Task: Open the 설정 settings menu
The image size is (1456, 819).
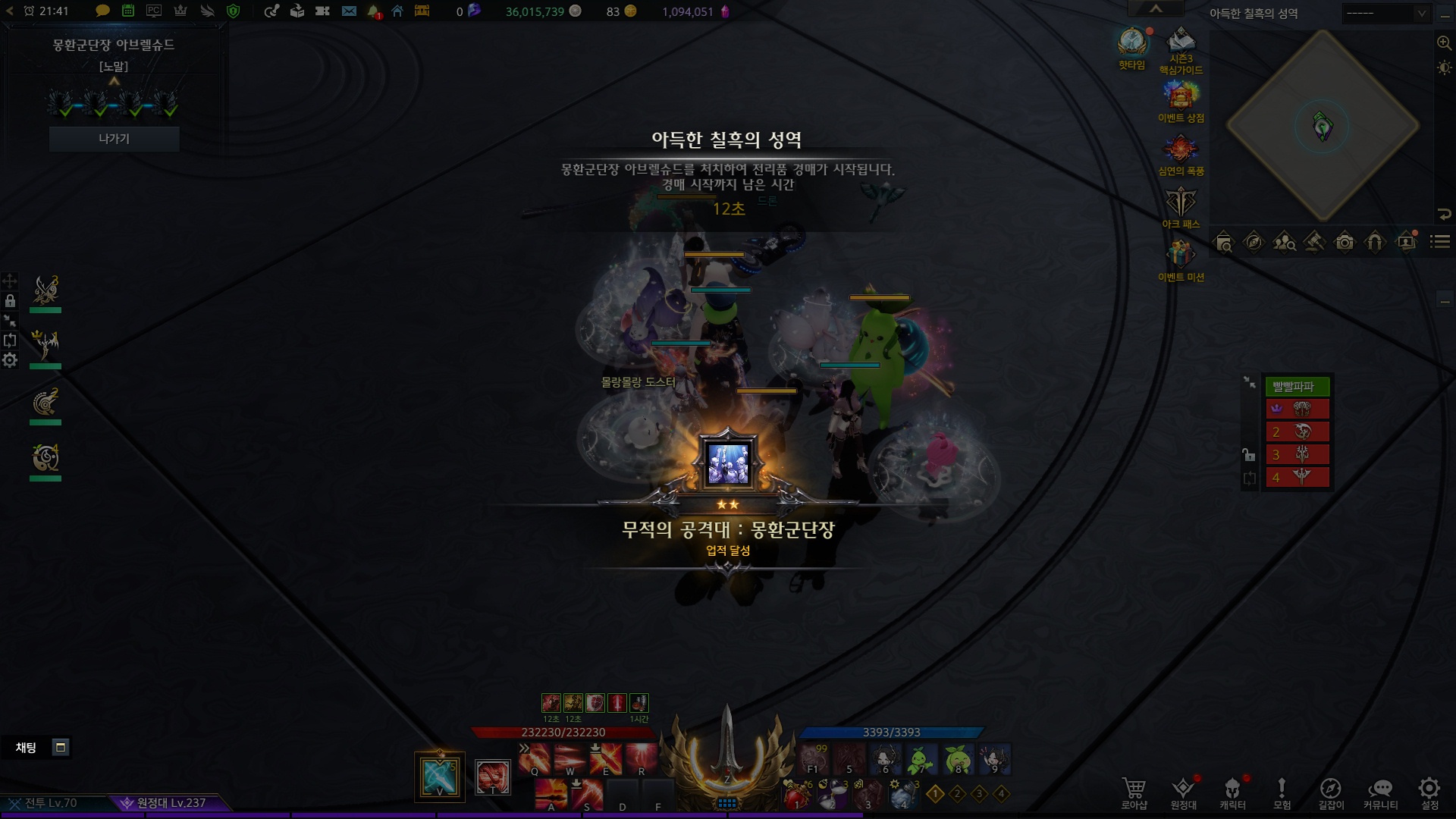Action: pyautogui.click(x=1429, y=792)
